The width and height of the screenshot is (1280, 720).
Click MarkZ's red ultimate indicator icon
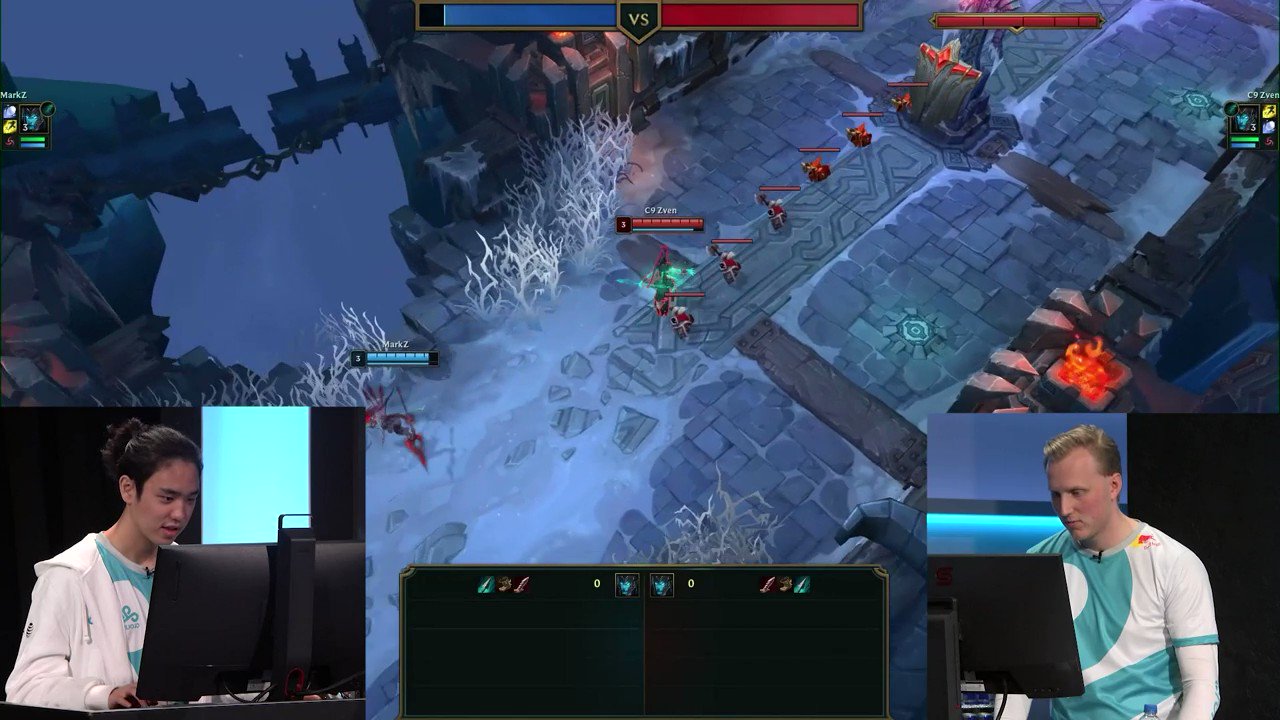pyautogui.click(x=9, y=140)
